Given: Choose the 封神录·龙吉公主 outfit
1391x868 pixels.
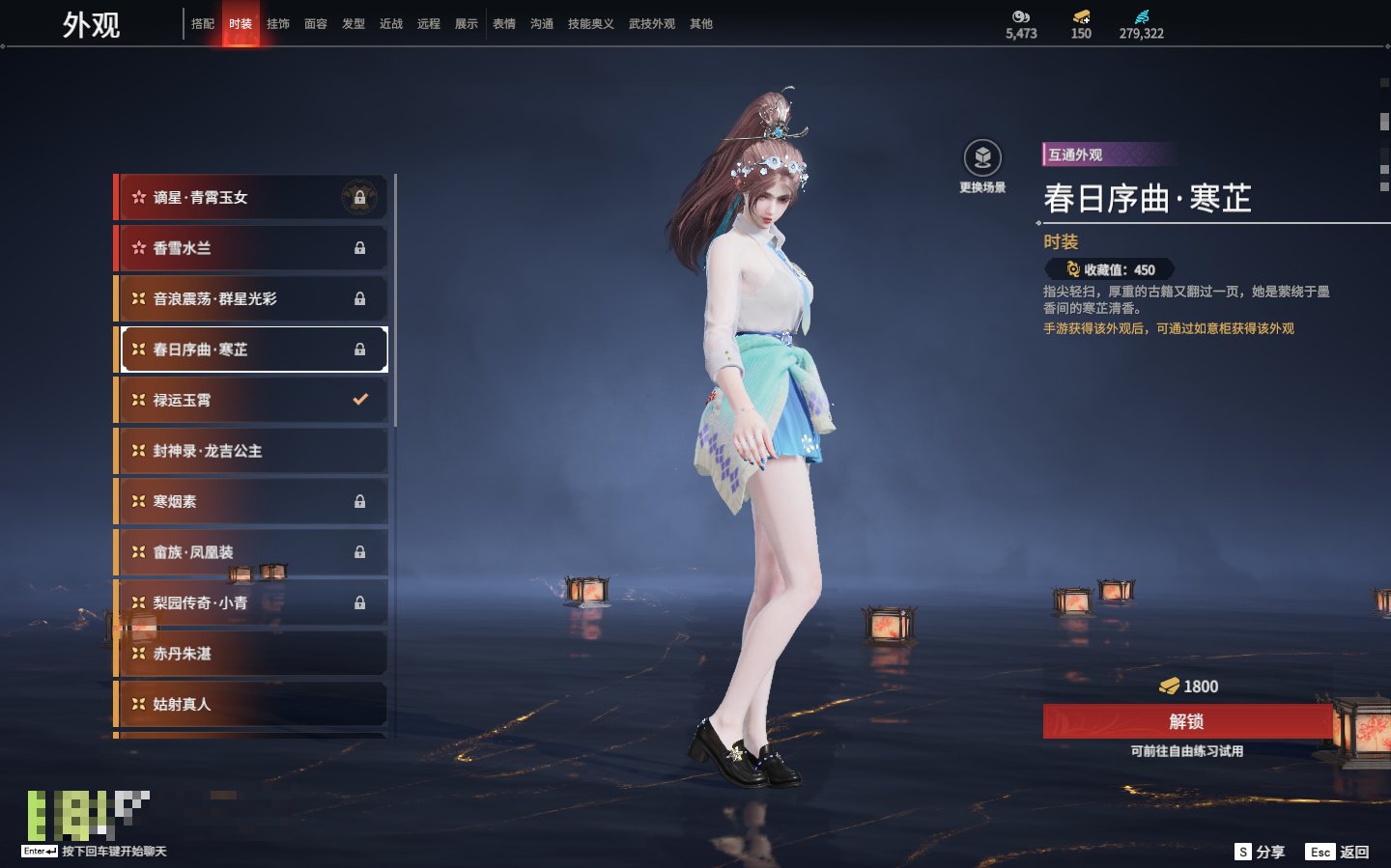Looking at the screenshot, I should click(251, 451).
